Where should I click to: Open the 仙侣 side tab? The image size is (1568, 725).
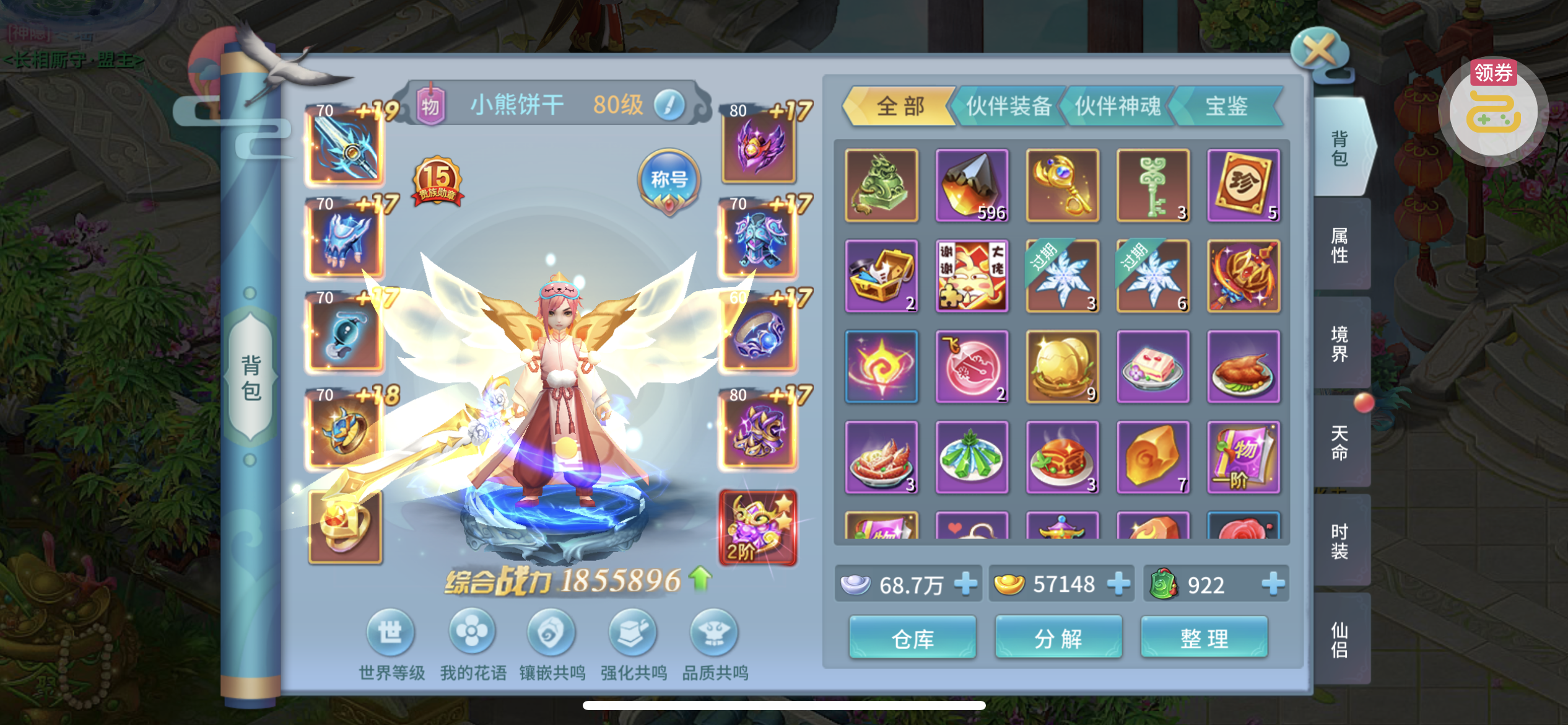coord(1339,639)
